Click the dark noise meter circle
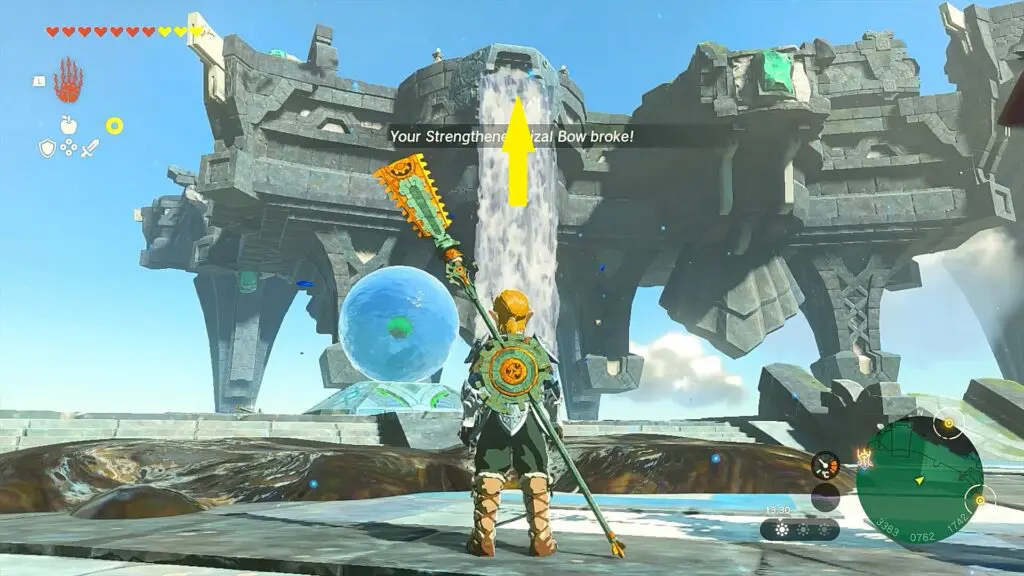 pyautogui.click(x=826, y=497)
